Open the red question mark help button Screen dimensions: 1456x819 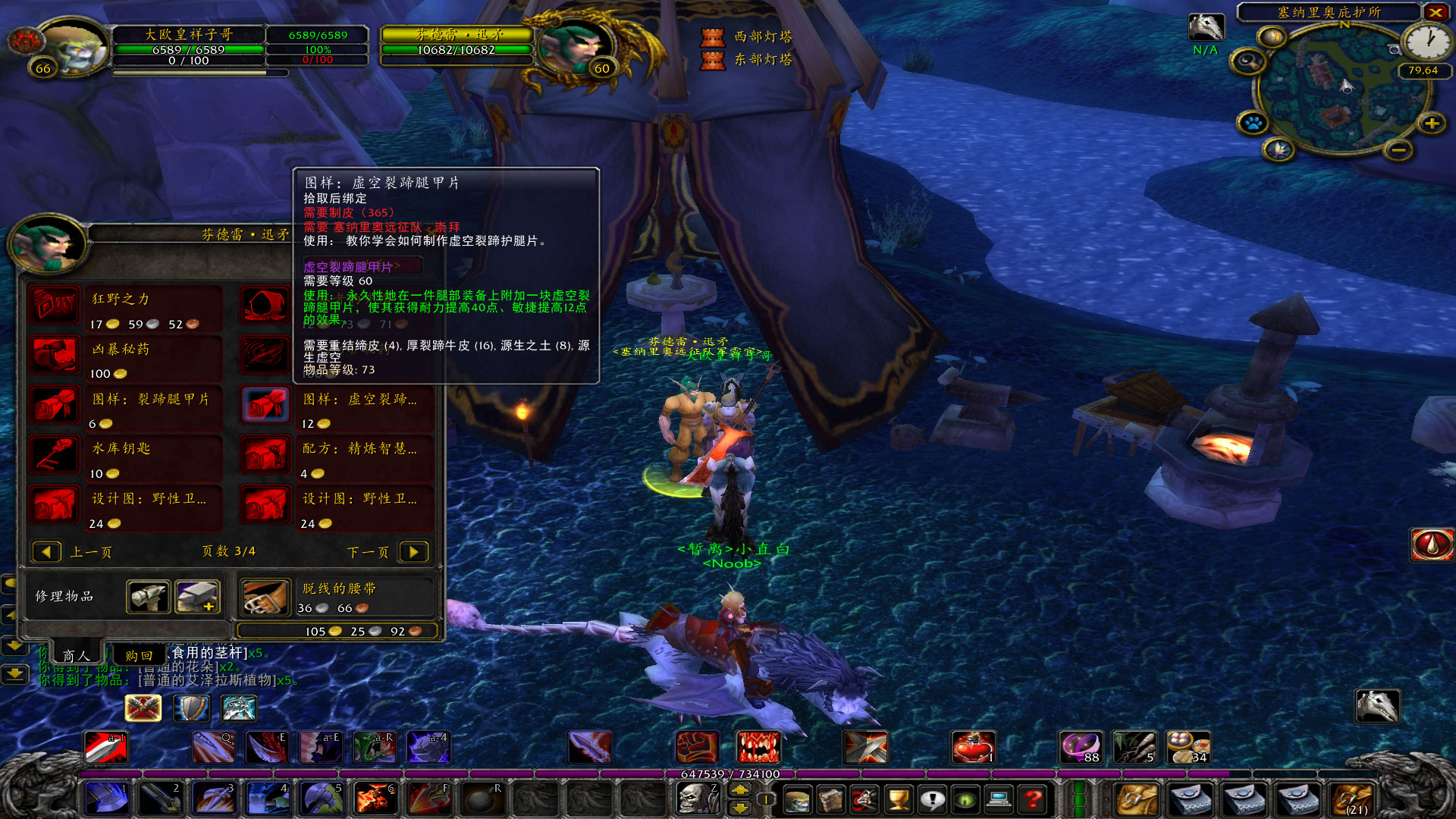point(1033,799)
